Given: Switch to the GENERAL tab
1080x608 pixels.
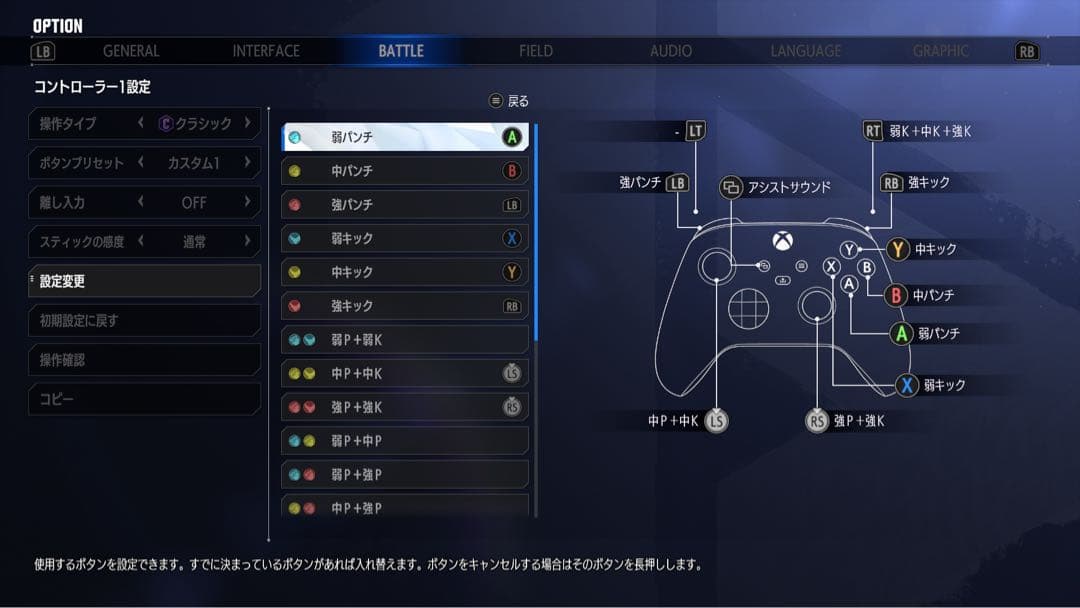Looking at the screenshot, I should pos(131,51).
